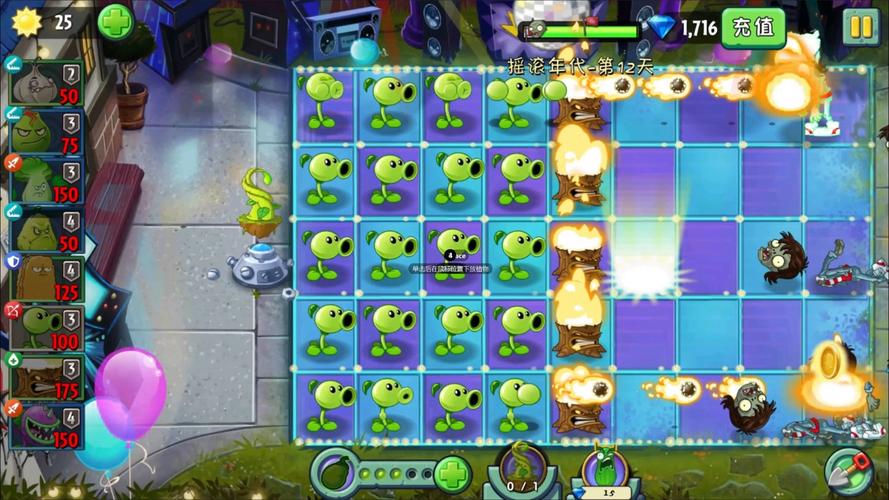Pick the Chomper seed packet

click(45, 425)
